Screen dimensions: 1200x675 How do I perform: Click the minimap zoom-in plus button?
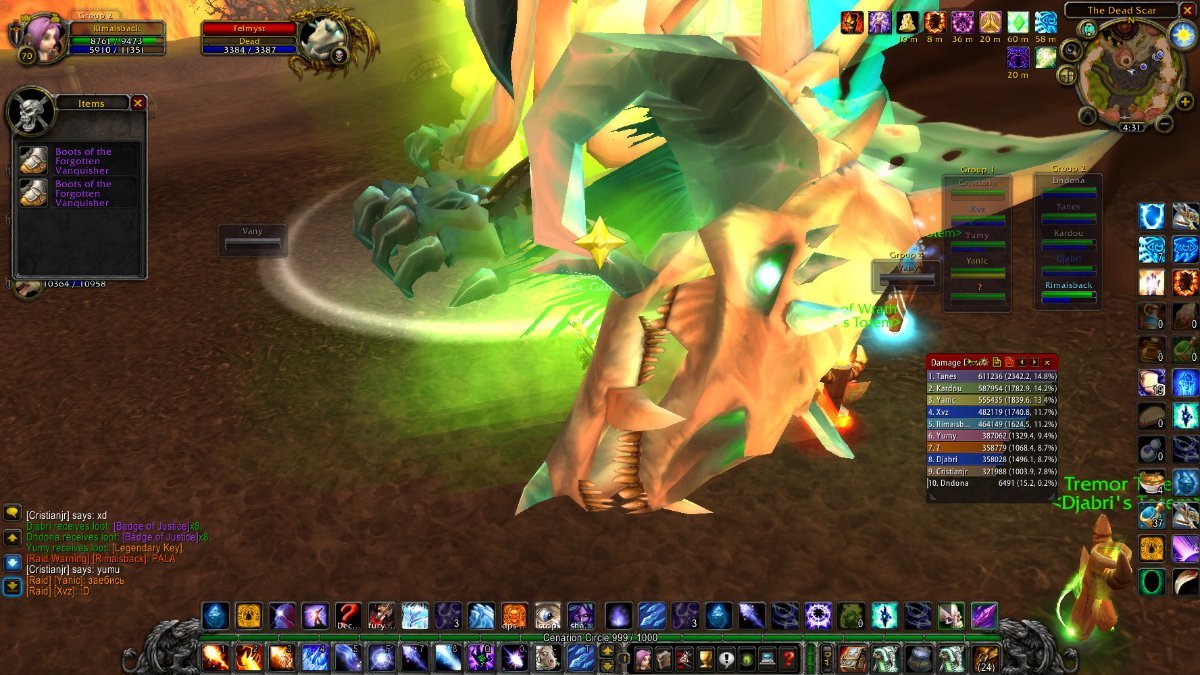pyautogui.click(x=1185, y=102)
